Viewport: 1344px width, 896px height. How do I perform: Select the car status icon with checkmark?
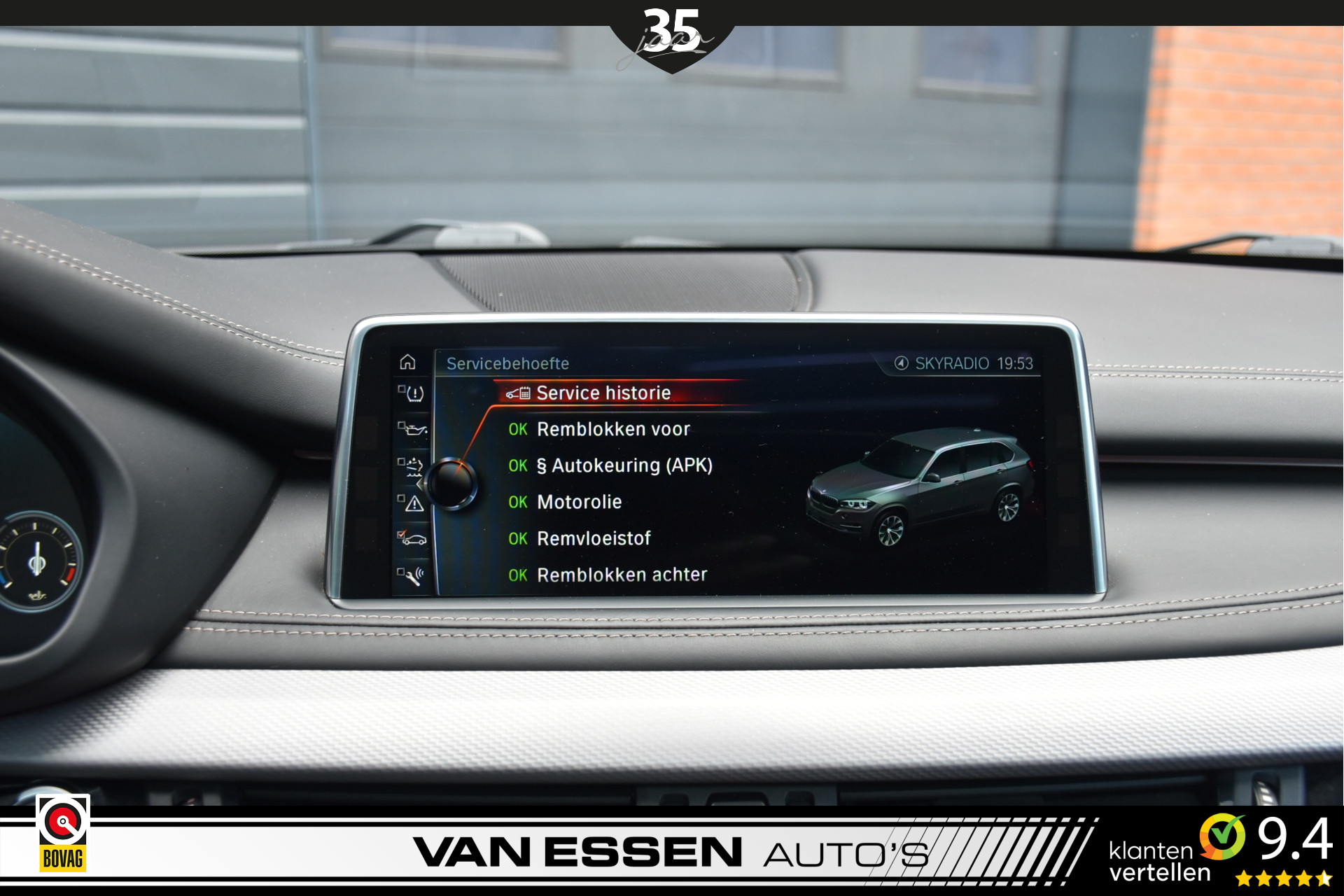coord(413,538)
